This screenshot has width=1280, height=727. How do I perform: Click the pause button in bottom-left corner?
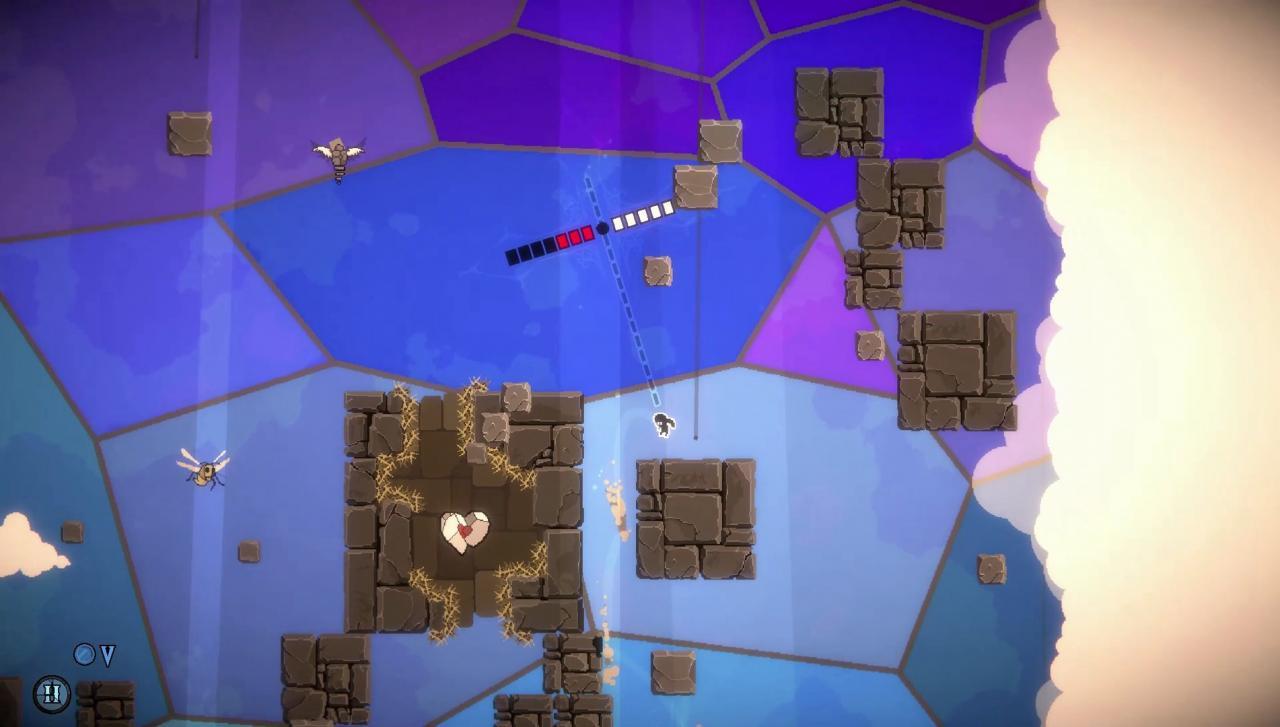click(51, 692)
